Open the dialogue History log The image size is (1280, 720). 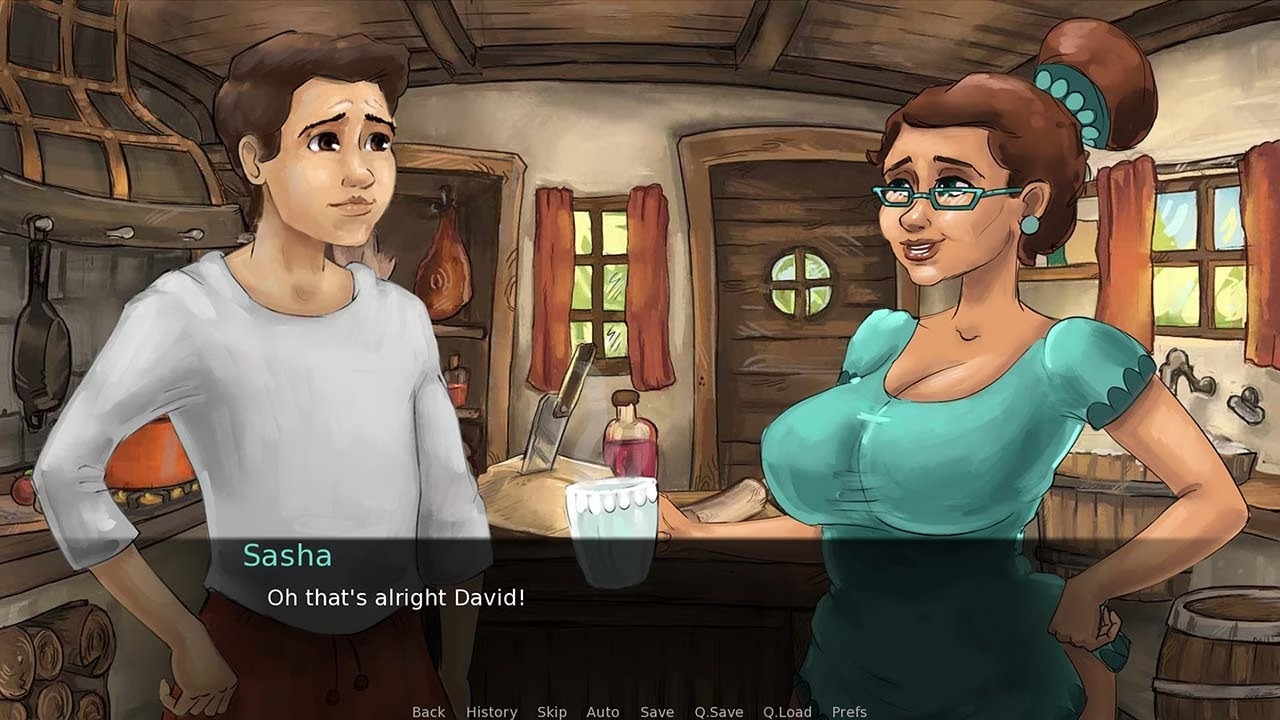[491, 712]
